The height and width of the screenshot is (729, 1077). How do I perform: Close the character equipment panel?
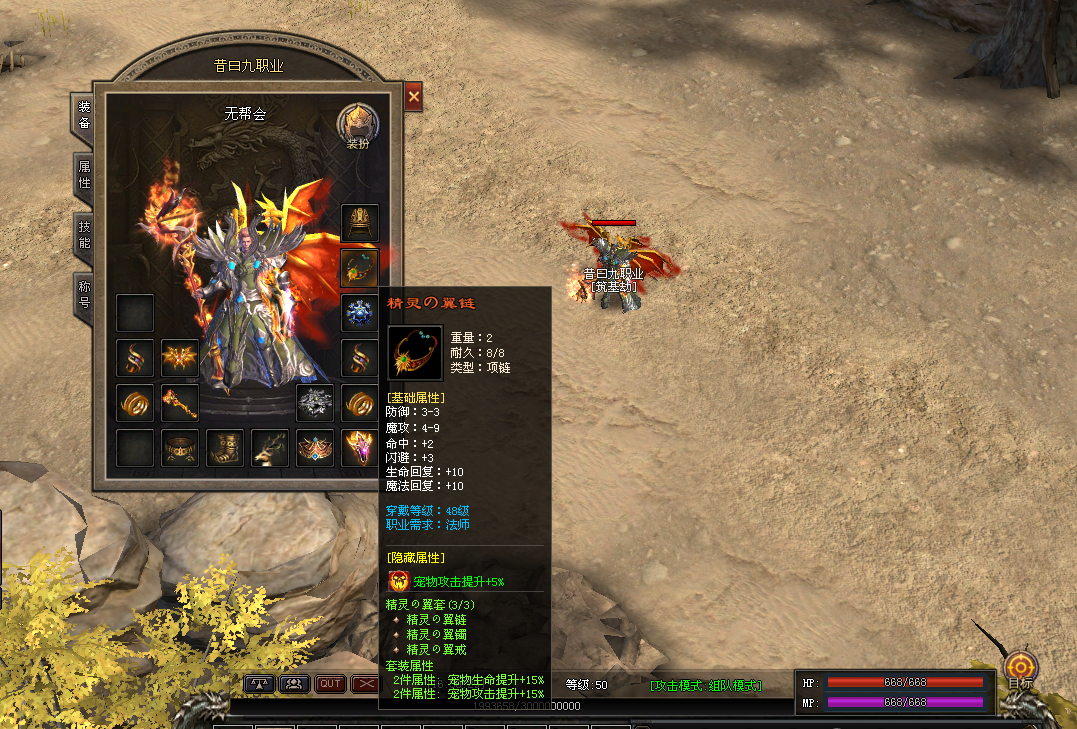[413, 97]
